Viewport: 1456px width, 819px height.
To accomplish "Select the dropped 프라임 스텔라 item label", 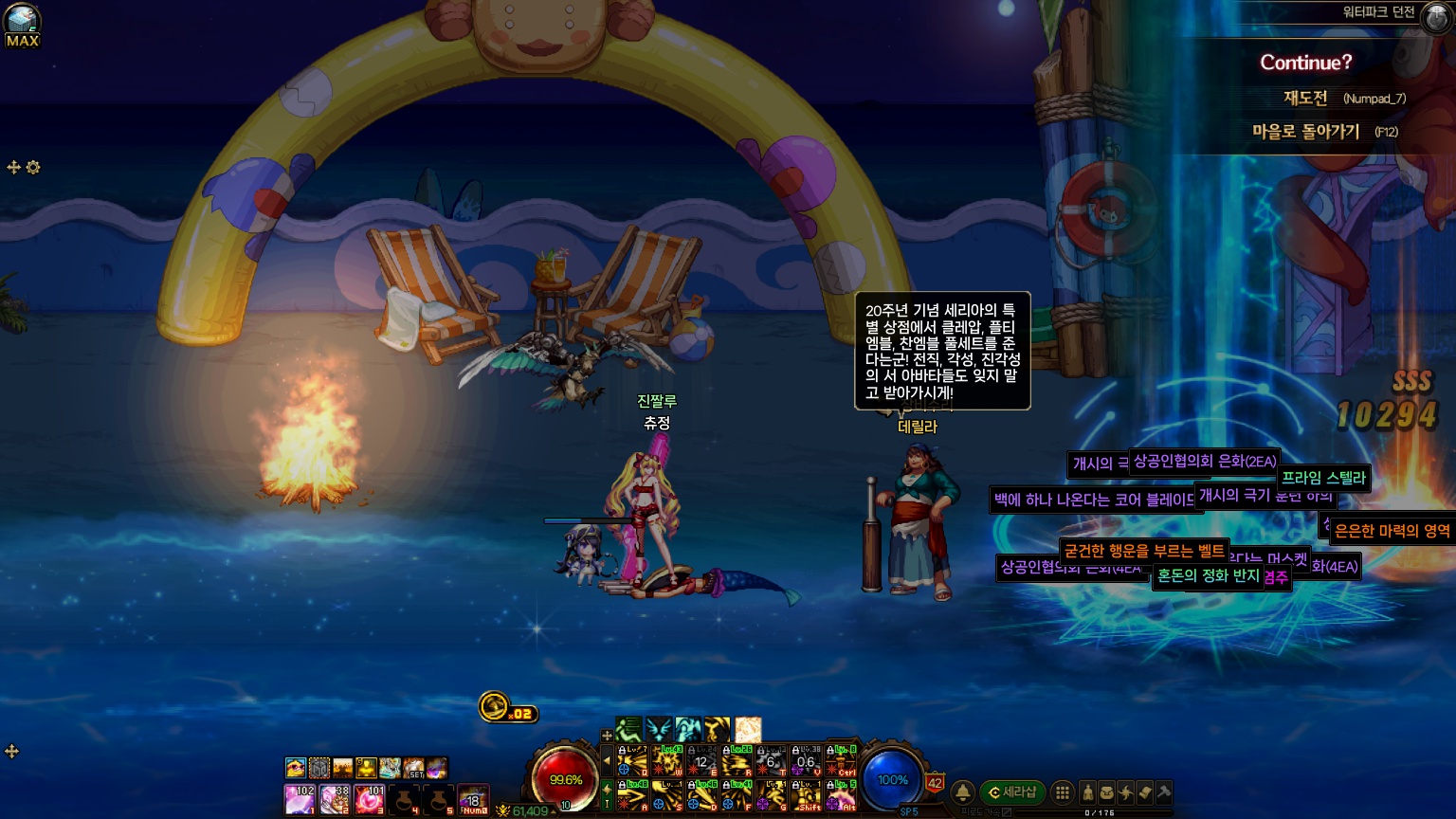I will [x=1323, y=478].
